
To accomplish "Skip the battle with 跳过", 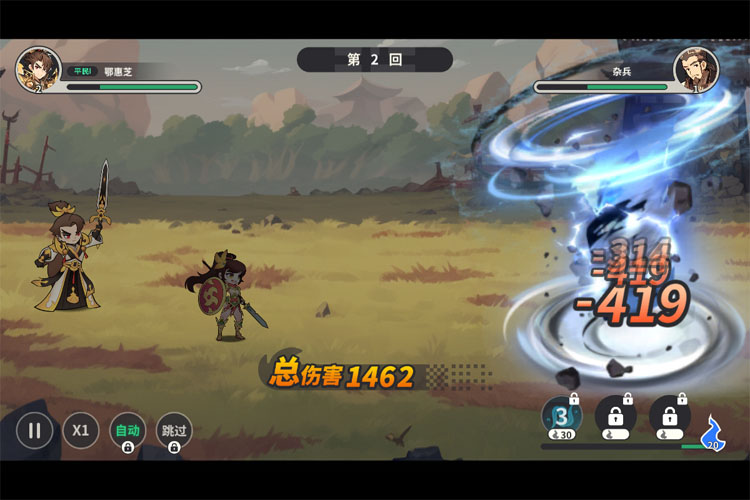I will tap(174, 431).
